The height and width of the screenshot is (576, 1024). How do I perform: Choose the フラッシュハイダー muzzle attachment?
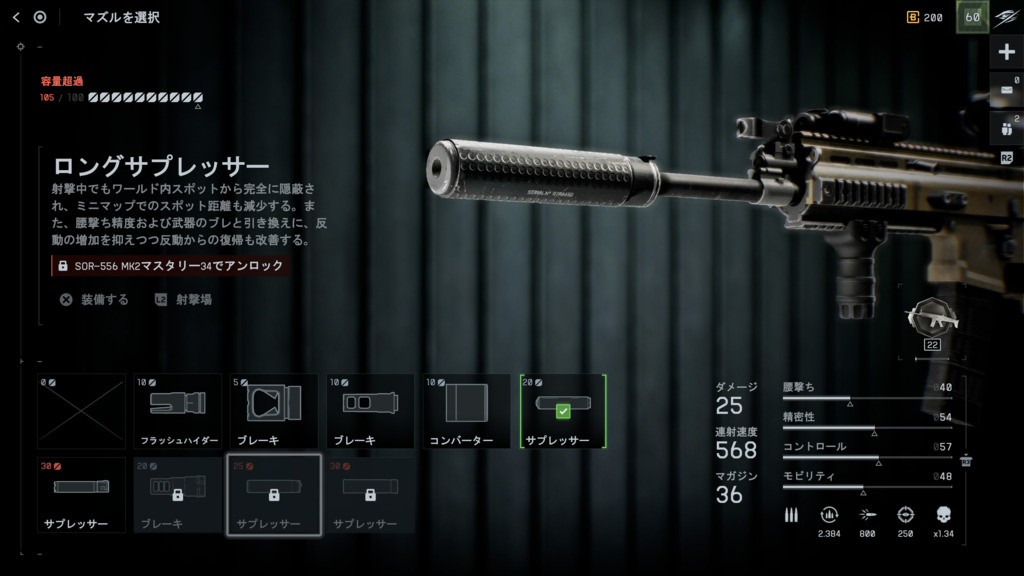pos(178,411)
